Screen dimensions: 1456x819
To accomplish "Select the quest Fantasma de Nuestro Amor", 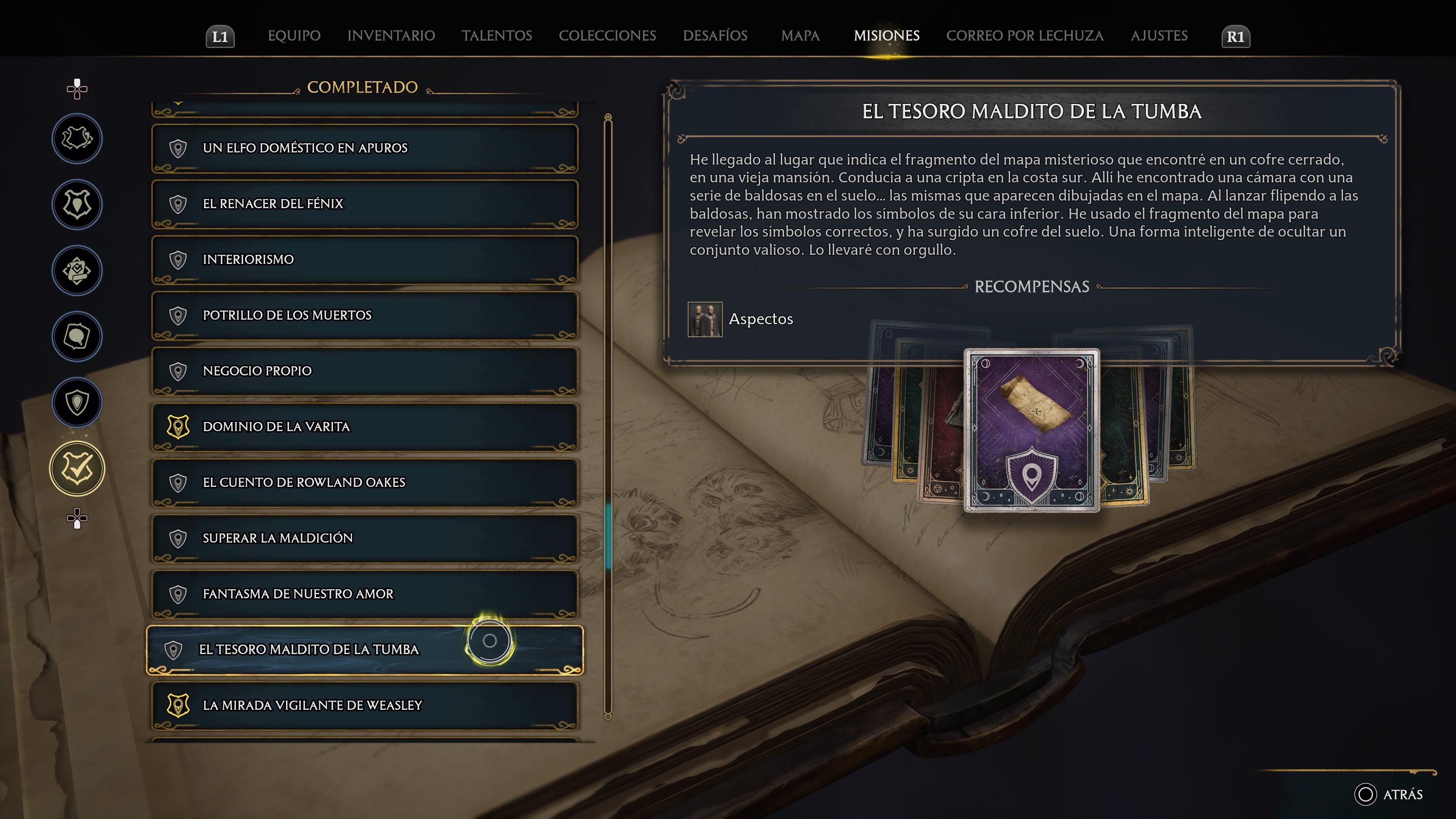I will [364, 594].
